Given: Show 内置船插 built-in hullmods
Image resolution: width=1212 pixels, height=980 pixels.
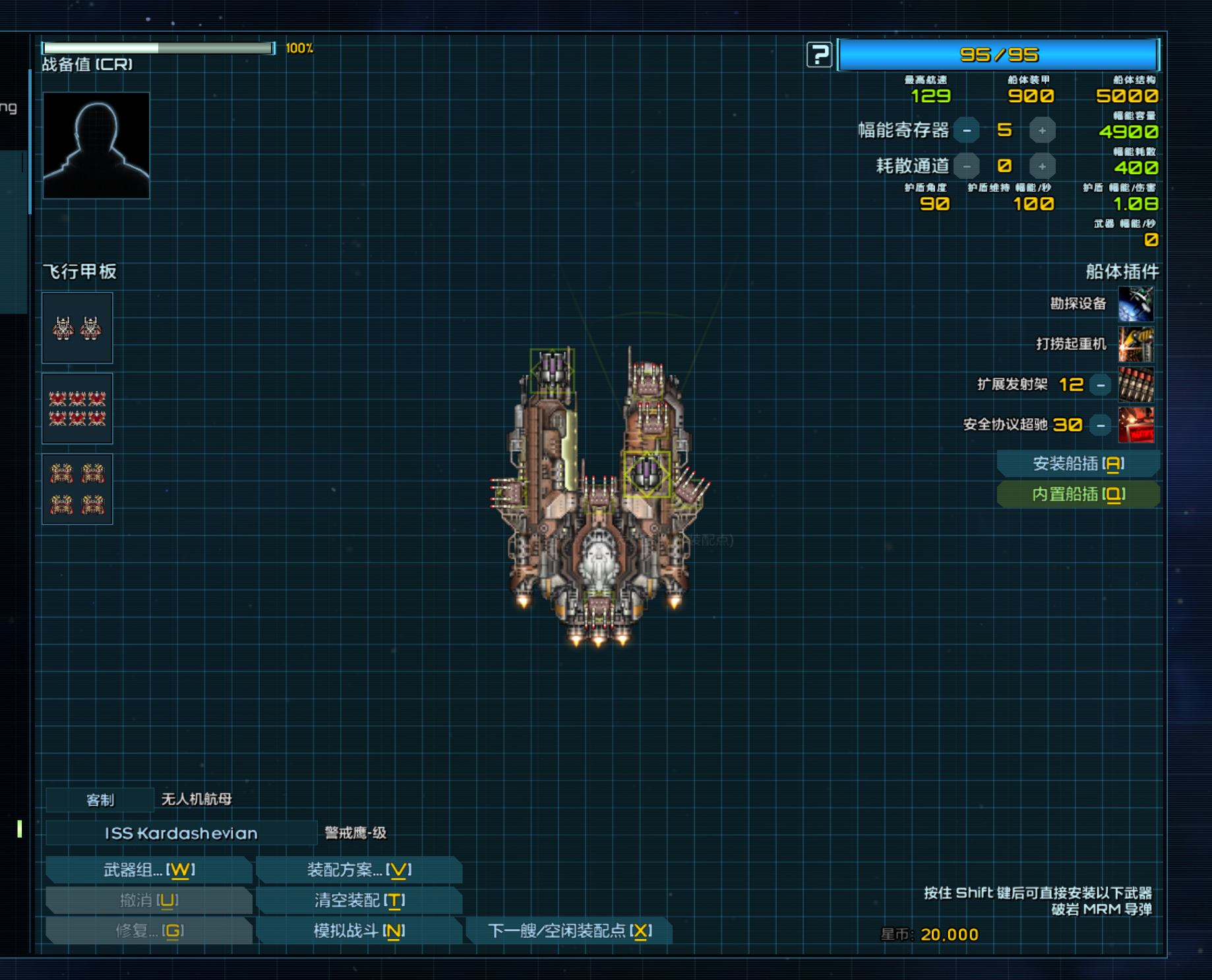Looking at the screenshot, I should [1078, 494].
